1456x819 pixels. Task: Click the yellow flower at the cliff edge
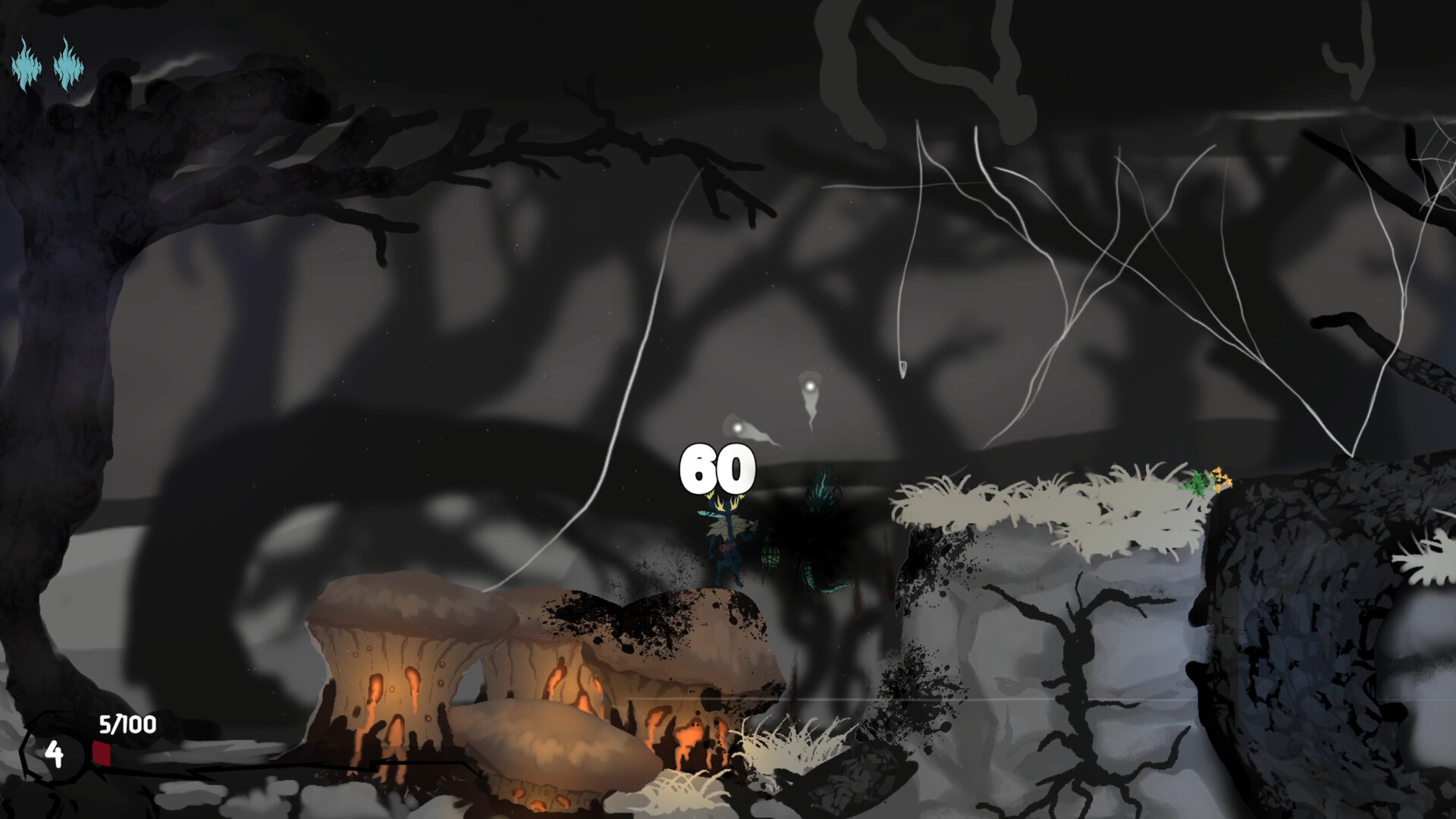pos(1221,479)
